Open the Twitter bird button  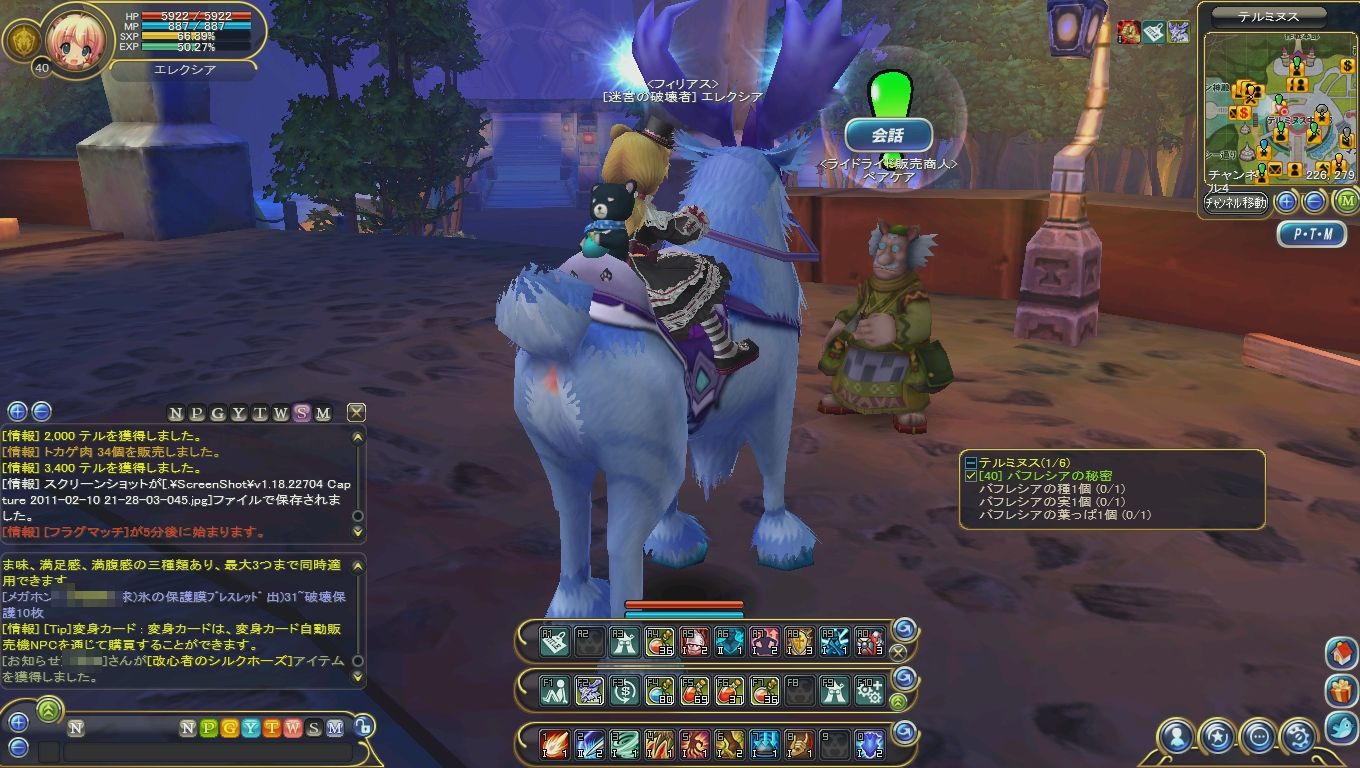(x=1341, y=727)
